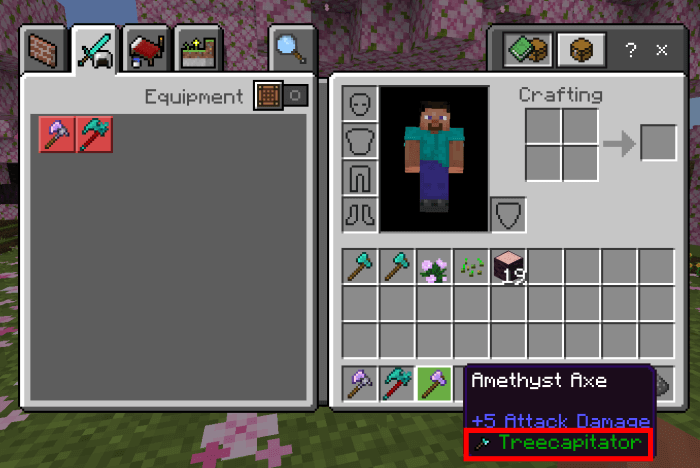
Task: Close the inventory screen
Action: click(x=661, y=49)
